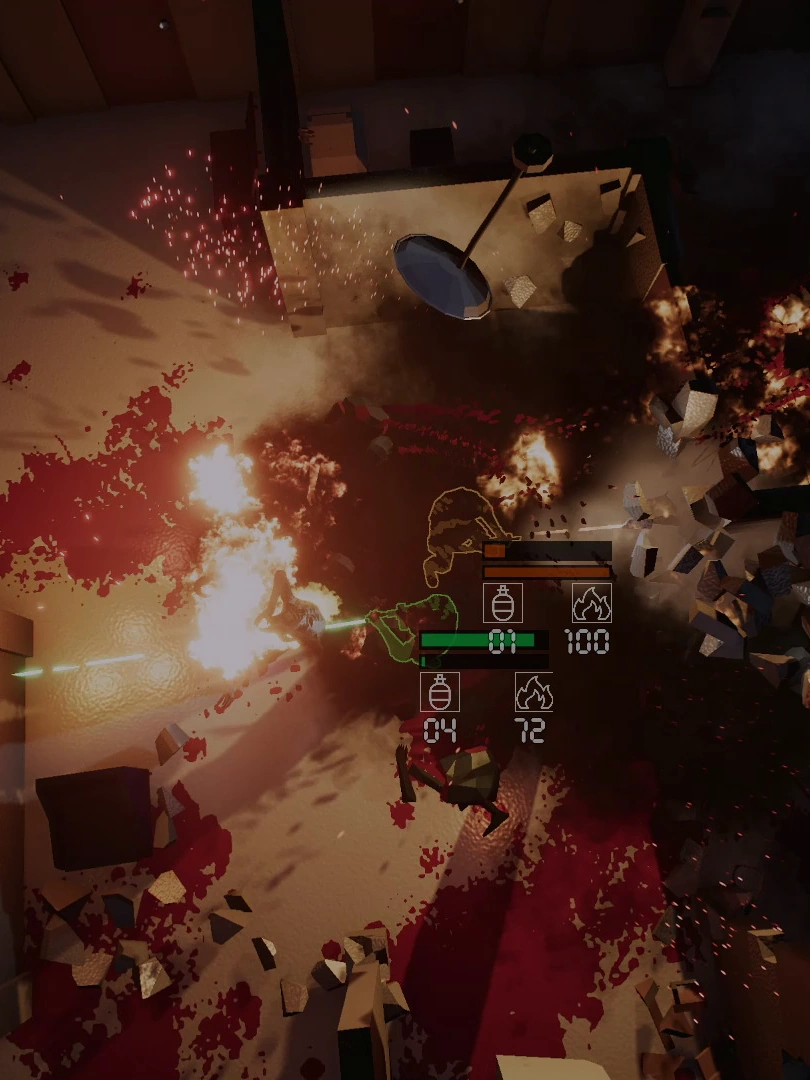Select the flame icon above the 100 count
The width and height of the screenshot is (810, 1080).
tap(591, 603)
